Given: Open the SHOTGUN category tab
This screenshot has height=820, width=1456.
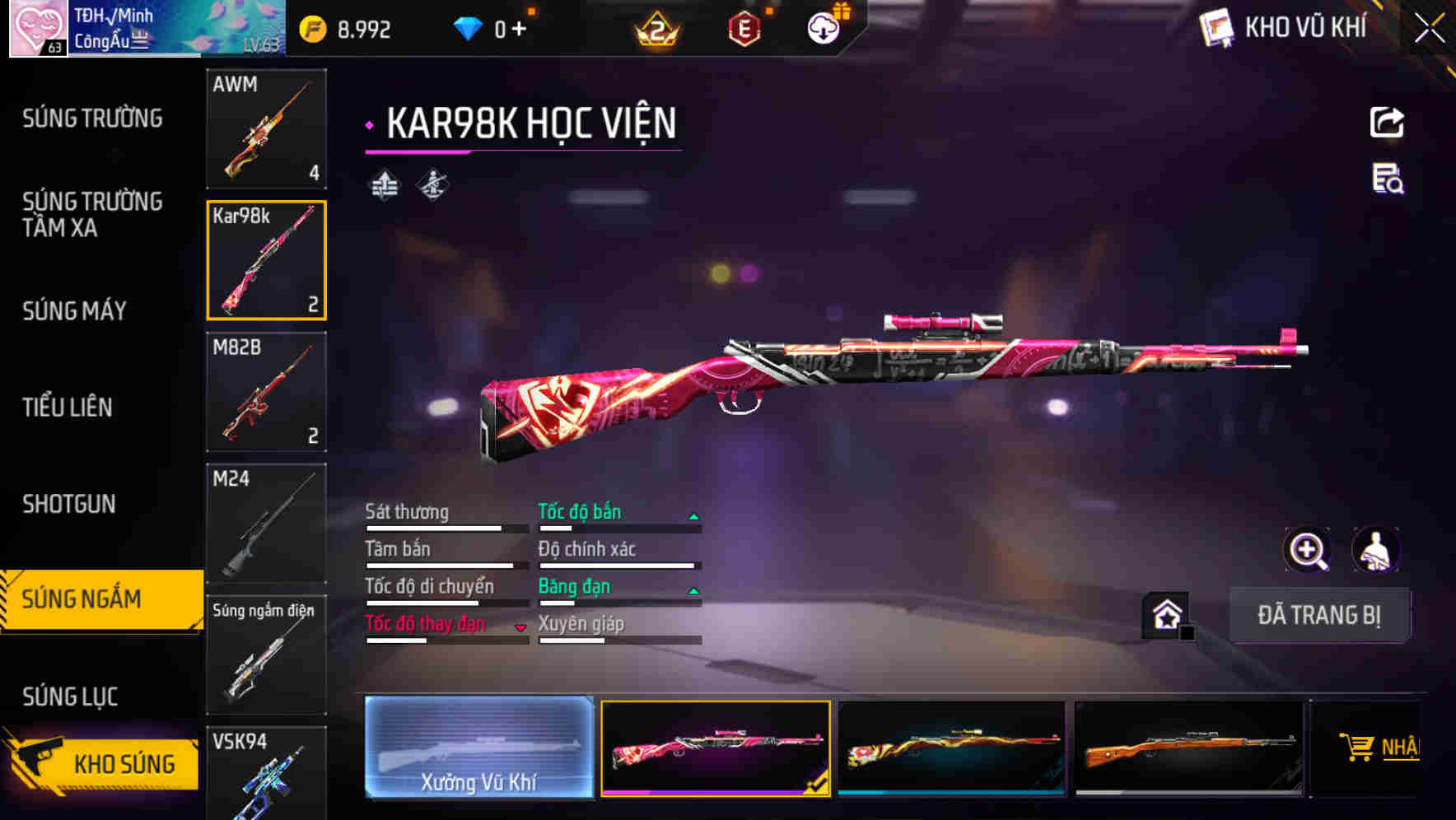Looking at the screenshot, I should [x=70, y=503].
